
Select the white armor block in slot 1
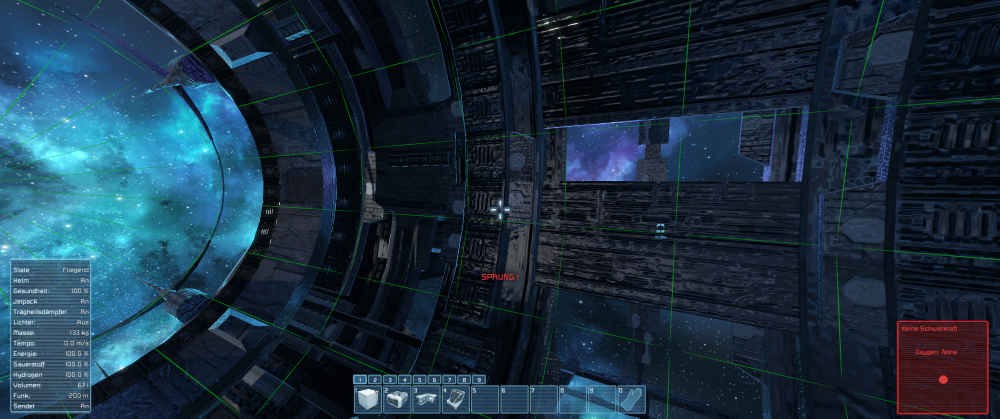pos(367,399)
